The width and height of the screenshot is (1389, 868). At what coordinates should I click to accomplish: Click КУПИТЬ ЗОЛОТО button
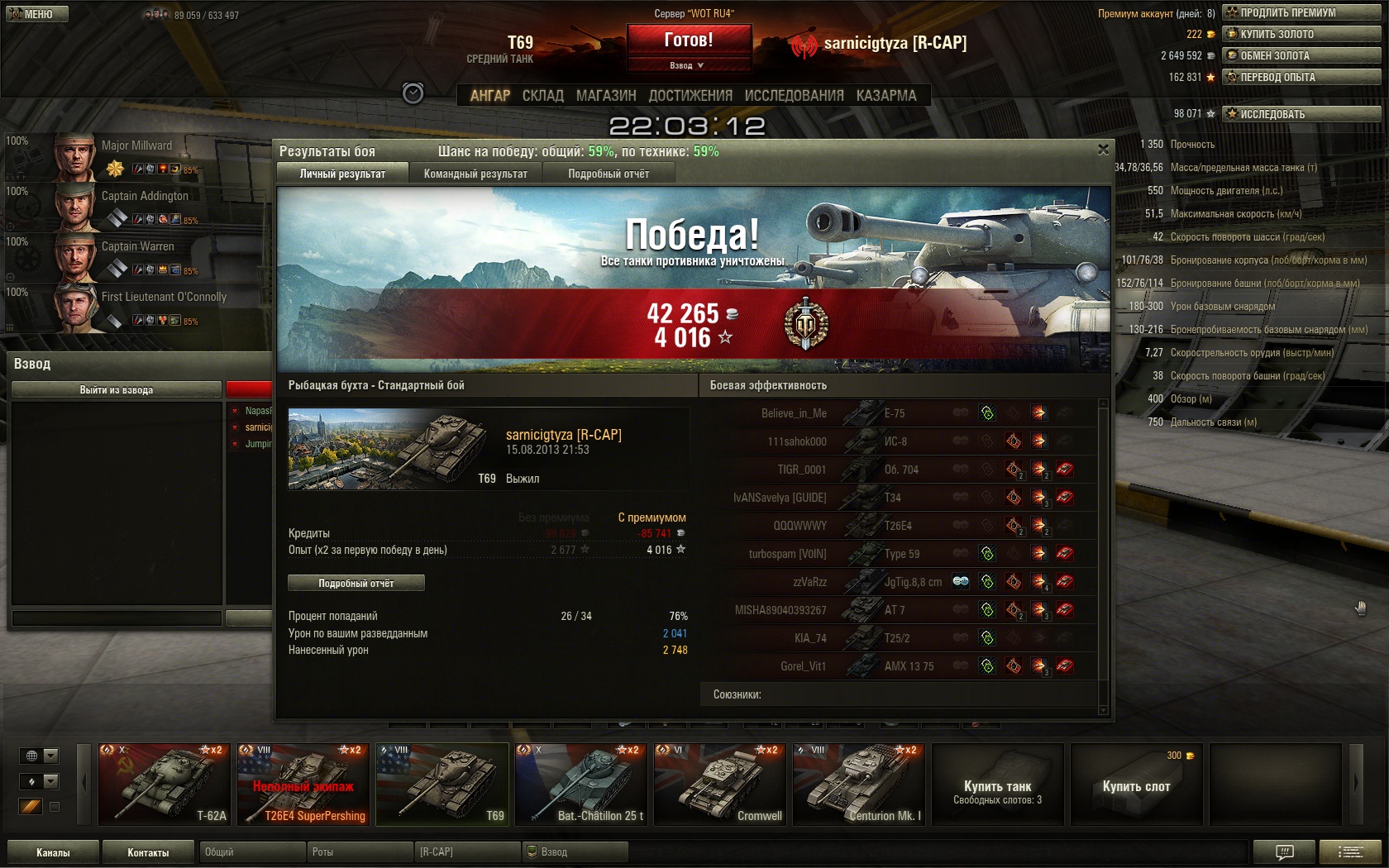pos(1301,34)
